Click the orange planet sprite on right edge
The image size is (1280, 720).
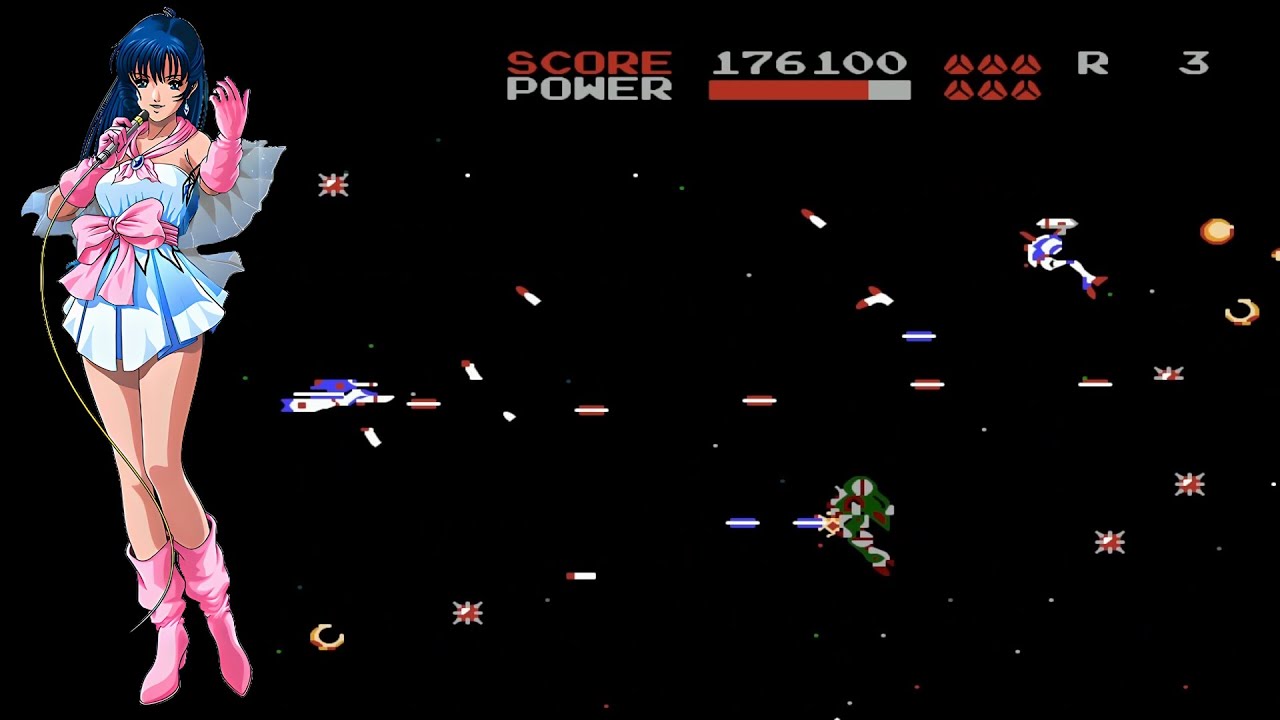point(1215,232)
